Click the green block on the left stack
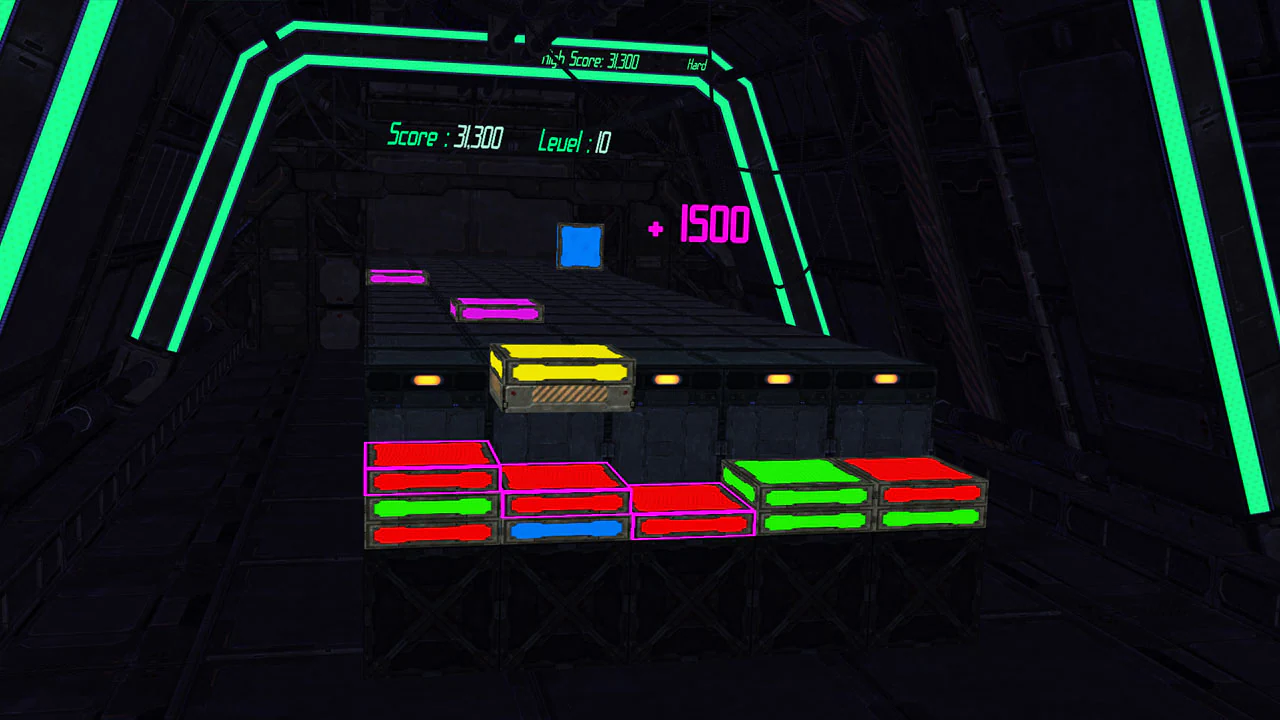This screenshot has width=1280, height=720. click(430, 507)
